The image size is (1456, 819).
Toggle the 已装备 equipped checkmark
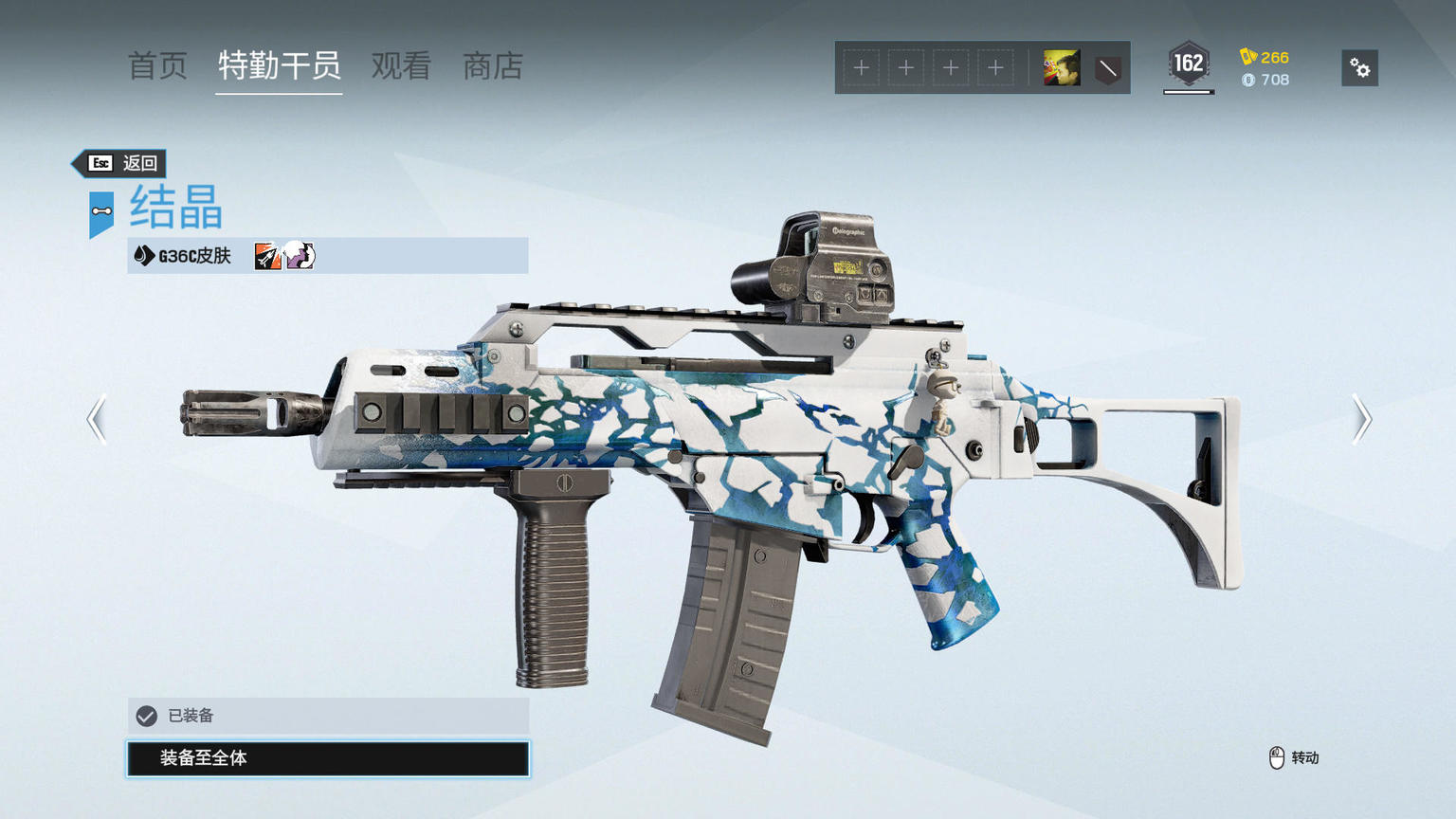point(147,716)
